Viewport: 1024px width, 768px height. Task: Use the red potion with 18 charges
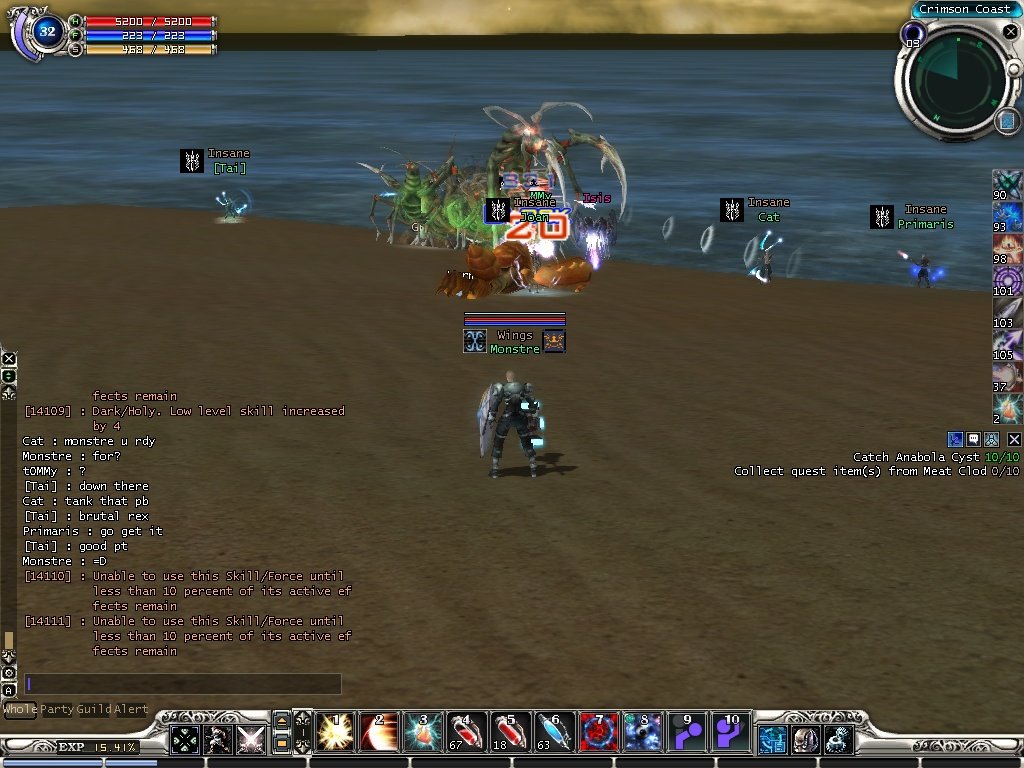tap(511, 732)
